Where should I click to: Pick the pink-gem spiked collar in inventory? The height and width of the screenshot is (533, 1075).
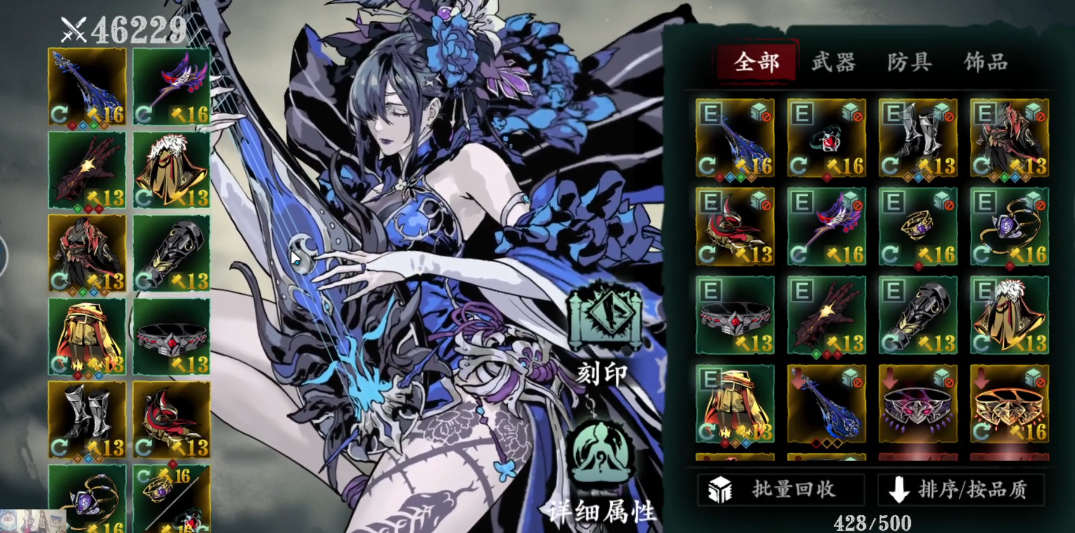[x=918, y=404]
